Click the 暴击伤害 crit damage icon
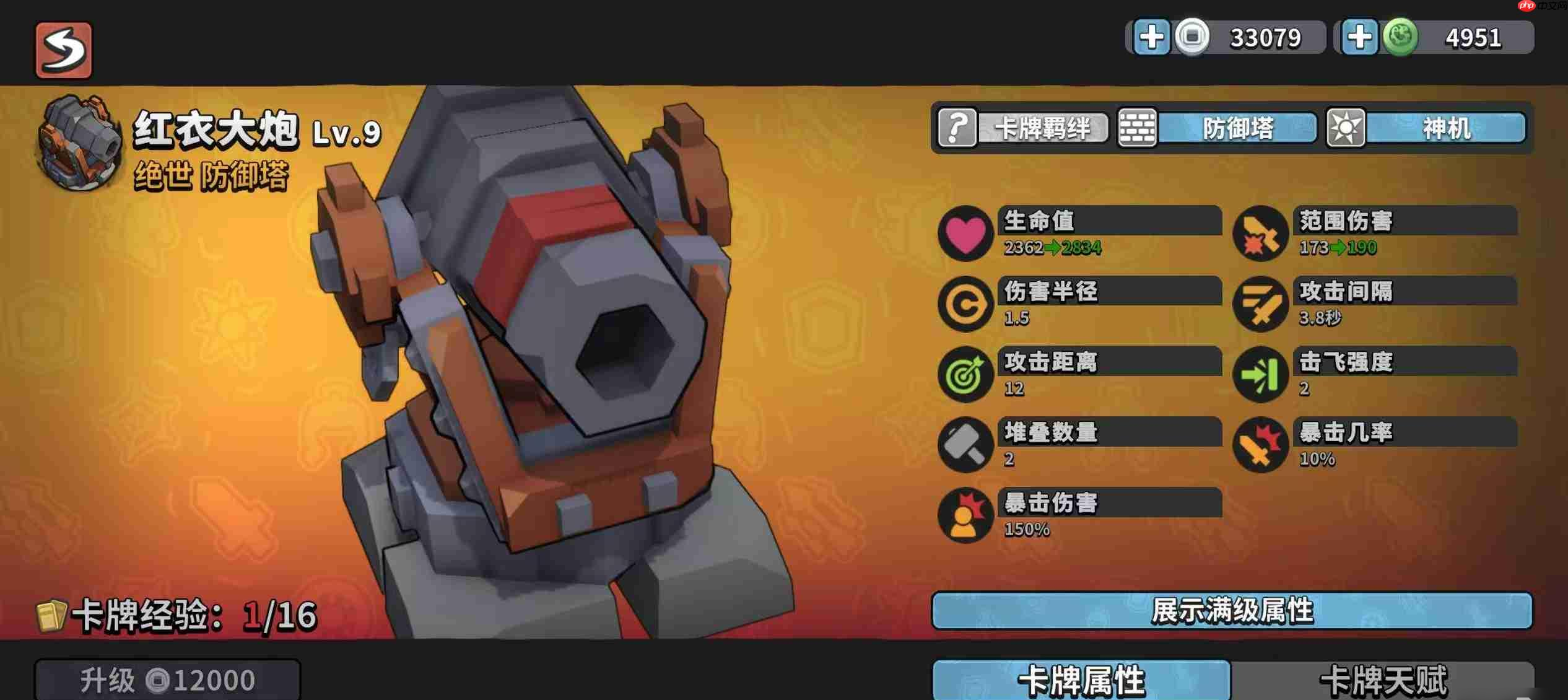Screen dimensions: 1568x700 coord(965,515)
